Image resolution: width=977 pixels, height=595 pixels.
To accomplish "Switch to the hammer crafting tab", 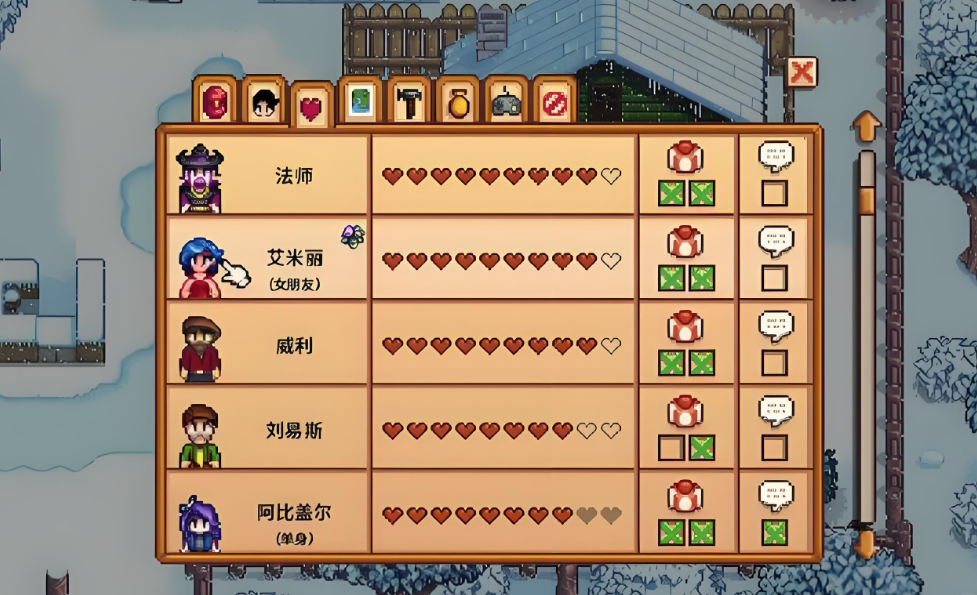I will (408, 101).
